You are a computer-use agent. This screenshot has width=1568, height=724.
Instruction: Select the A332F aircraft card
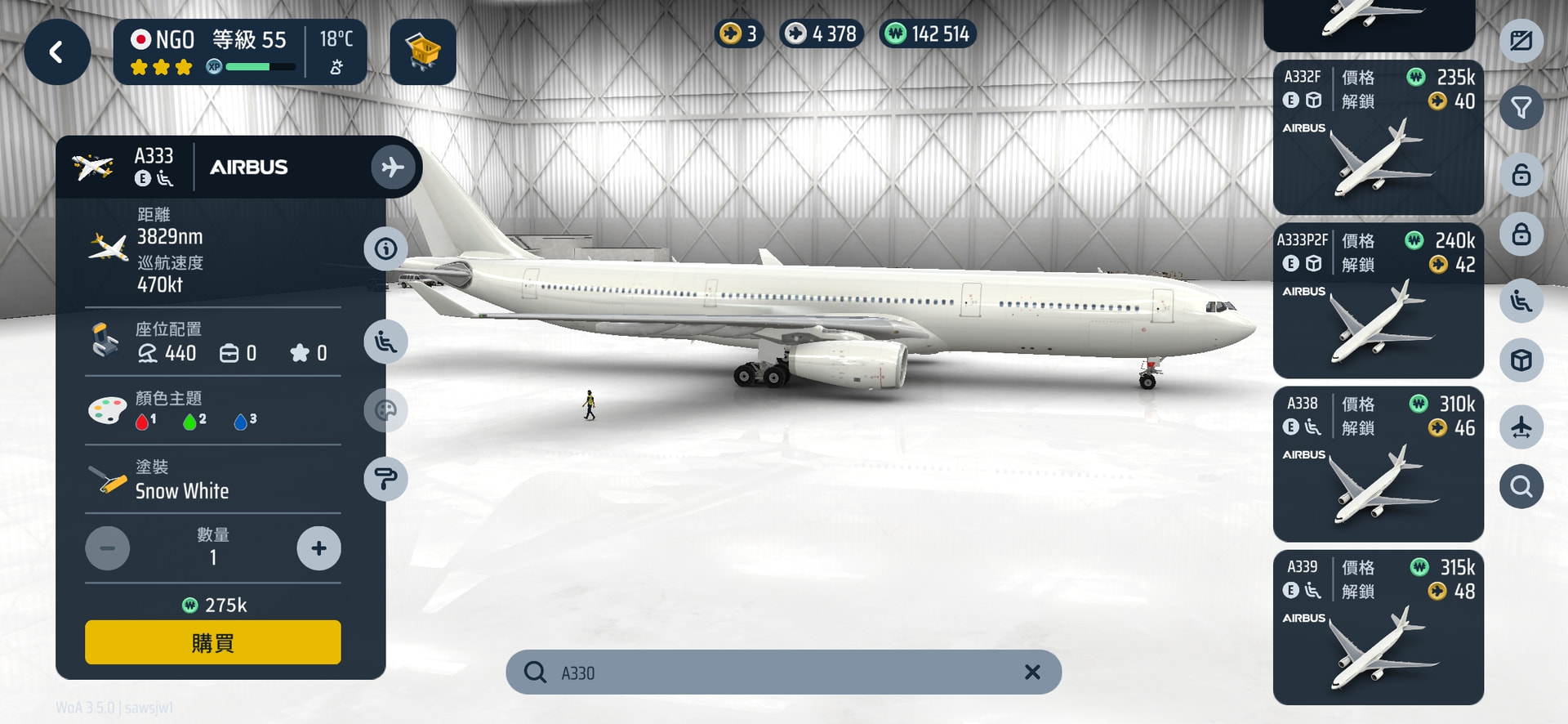tap(1378, 137)
